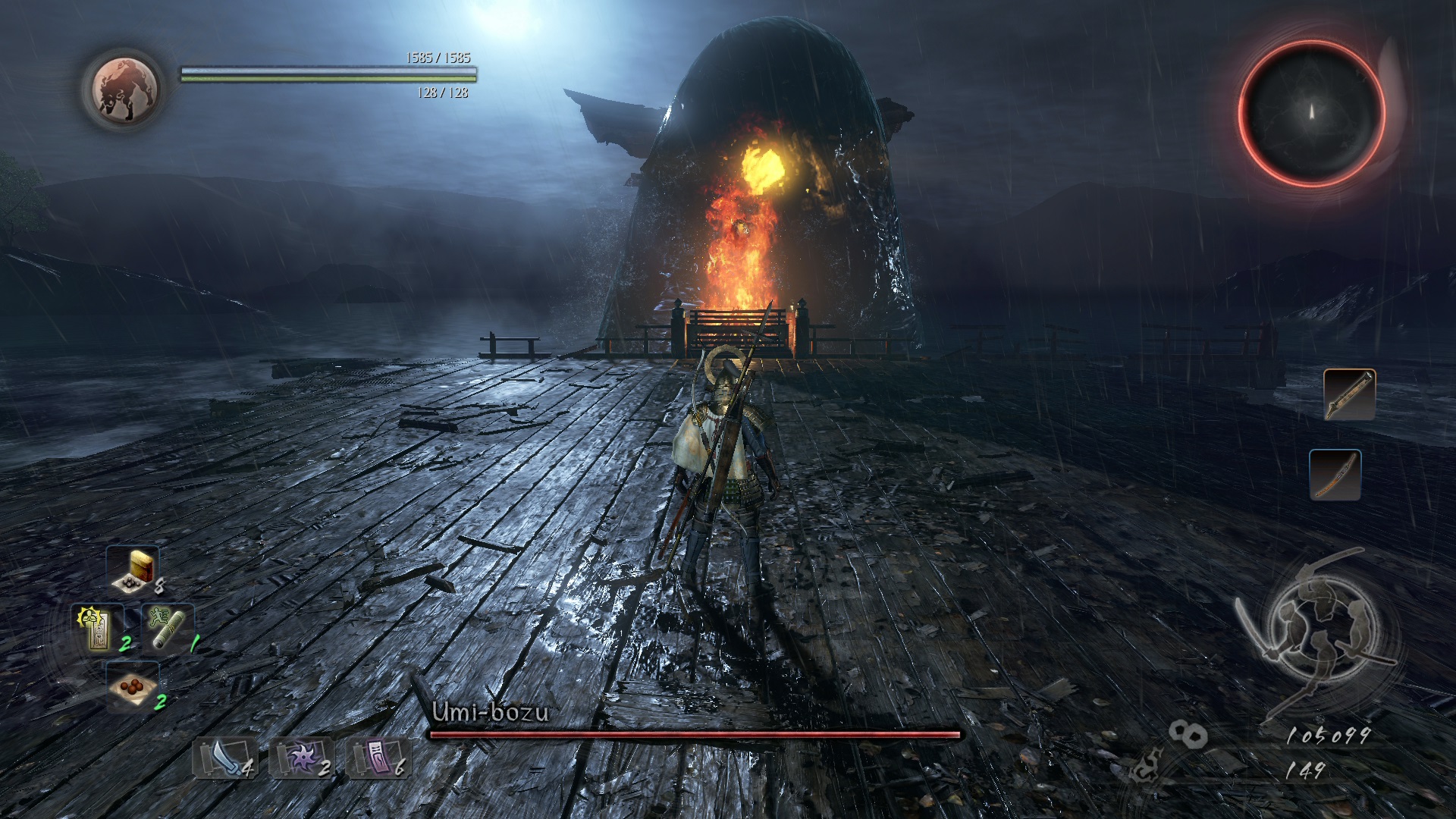Image resolution: width=1456 pixels, height=819 pixels.
Task: Activate the green running-figure scroll item
Action: [x=167, y=629]
